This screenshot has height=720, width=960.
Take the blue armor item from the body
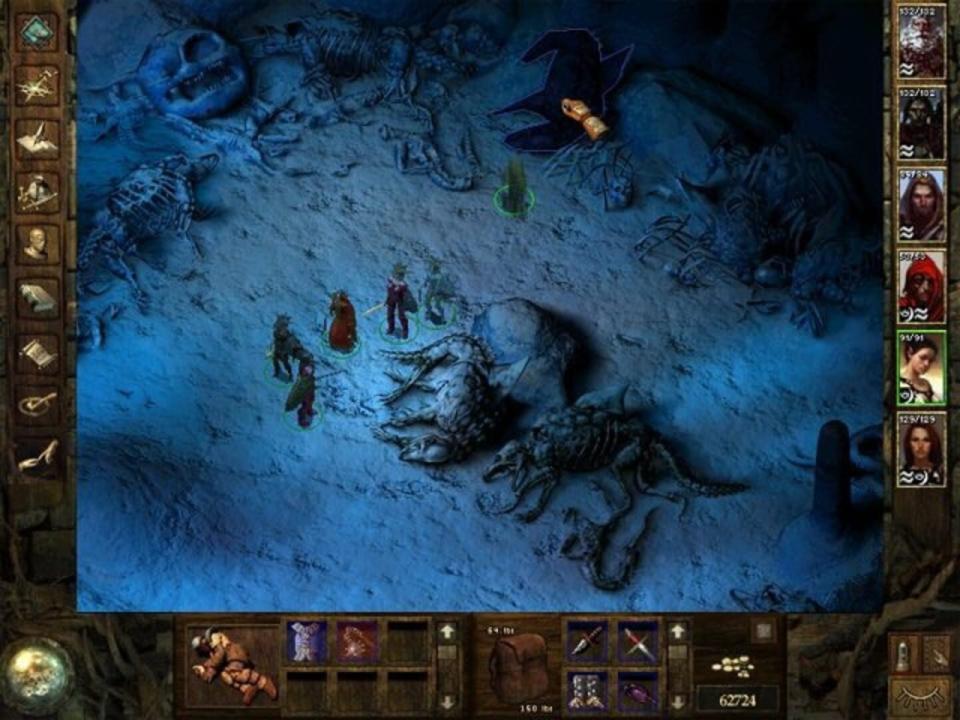305,641
